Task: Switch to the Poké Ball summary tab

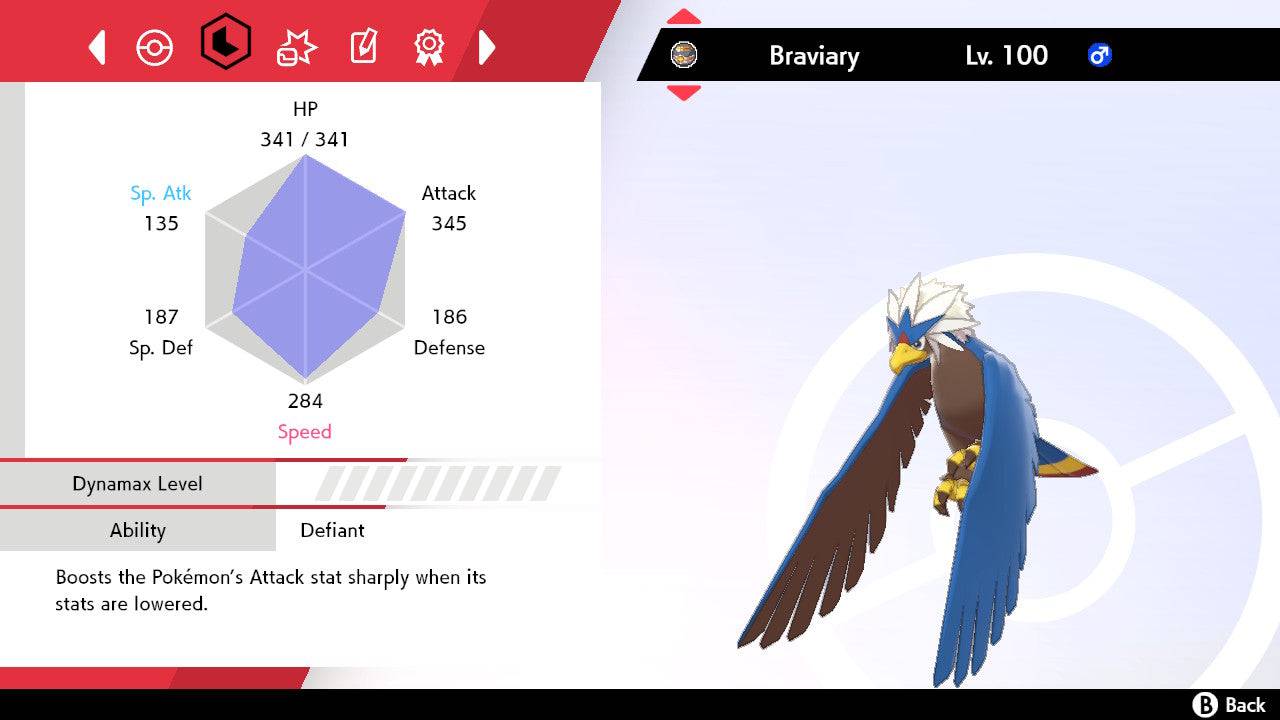Action: (156, 45)
